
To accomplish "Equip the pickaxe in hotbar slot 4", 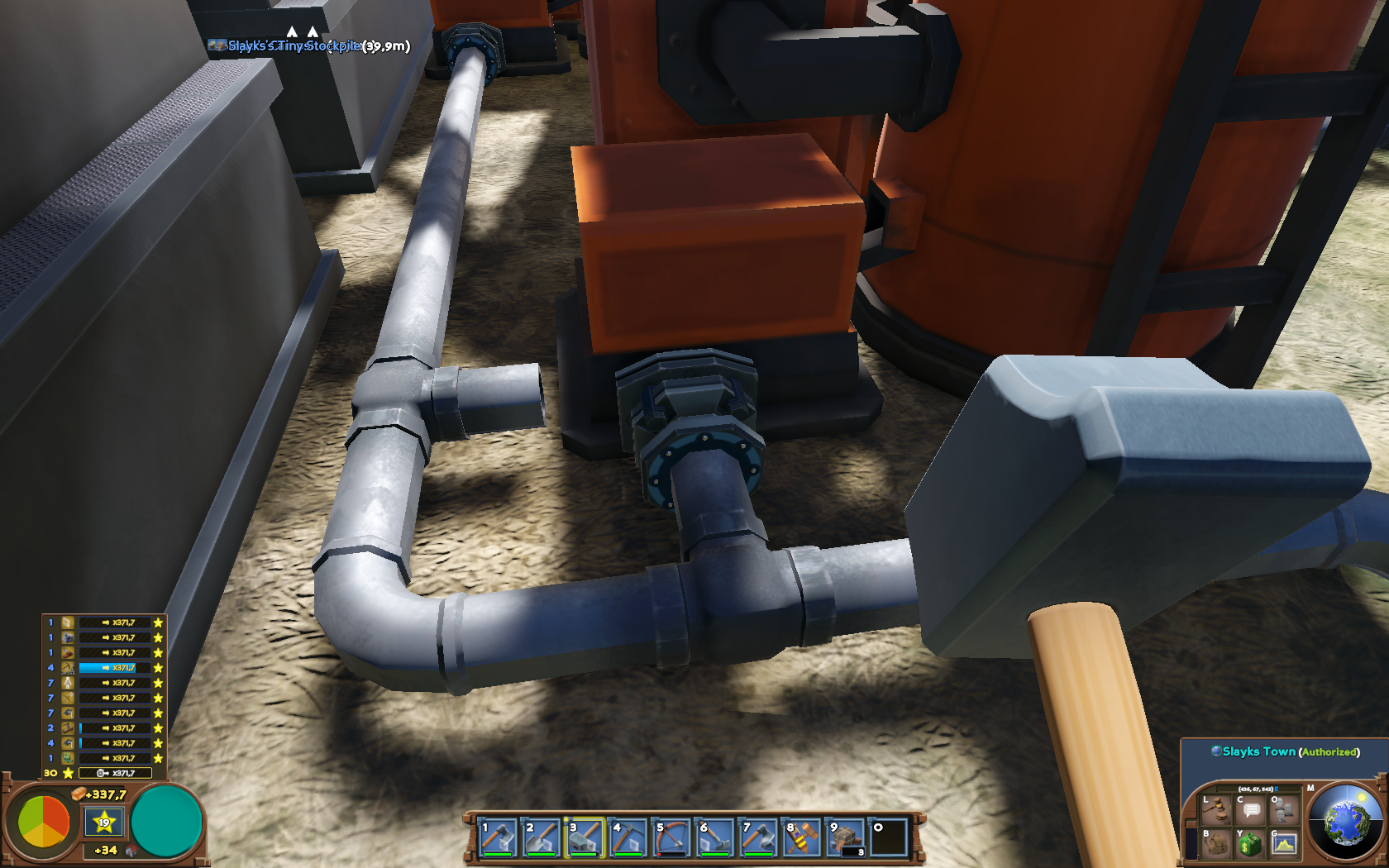I will click(x=628, y=837).
